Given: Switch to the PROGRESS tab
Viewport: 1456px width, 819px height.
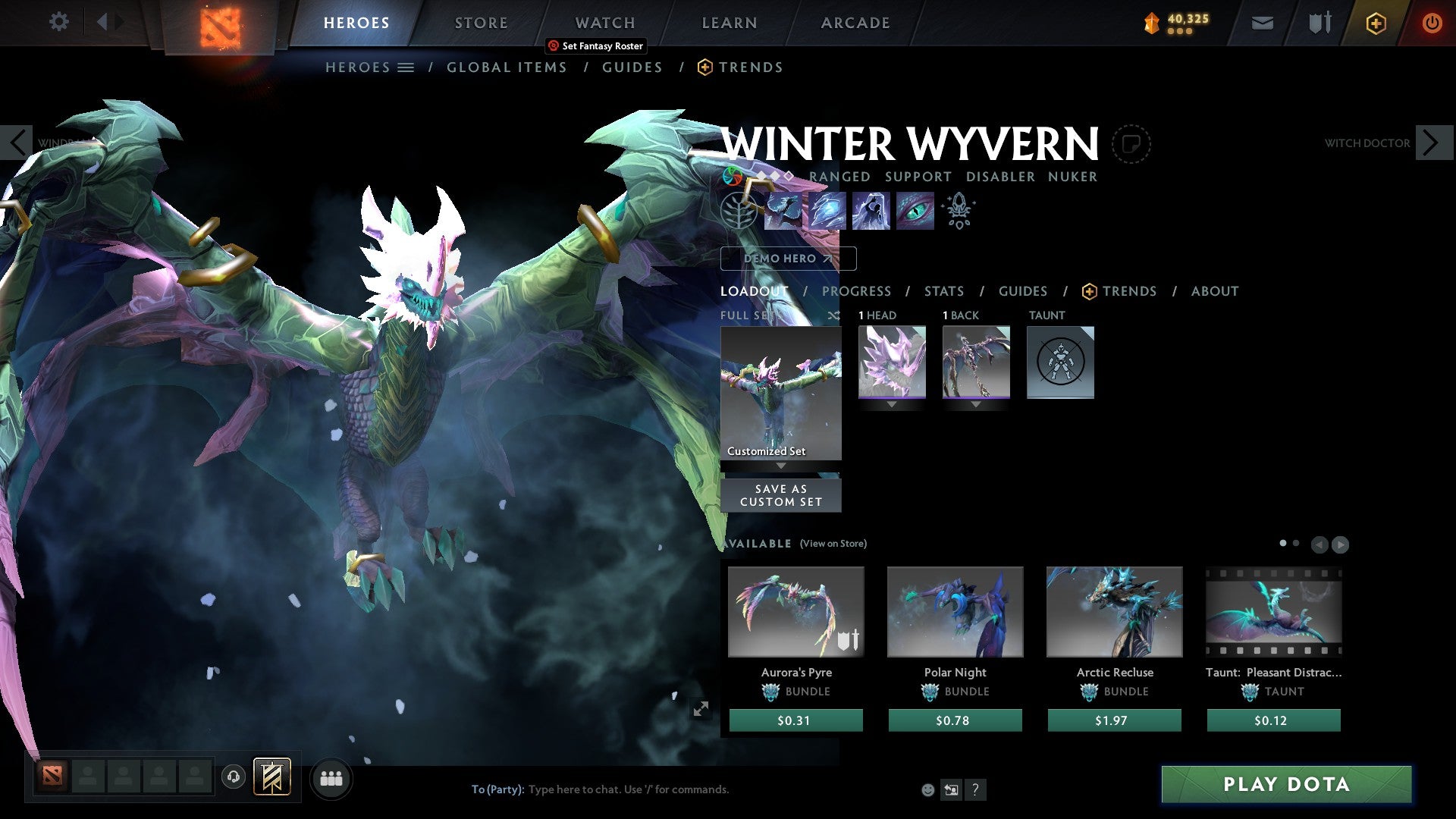Looking at the screenshot, I should pyautogui.click(x=856, y=291).
